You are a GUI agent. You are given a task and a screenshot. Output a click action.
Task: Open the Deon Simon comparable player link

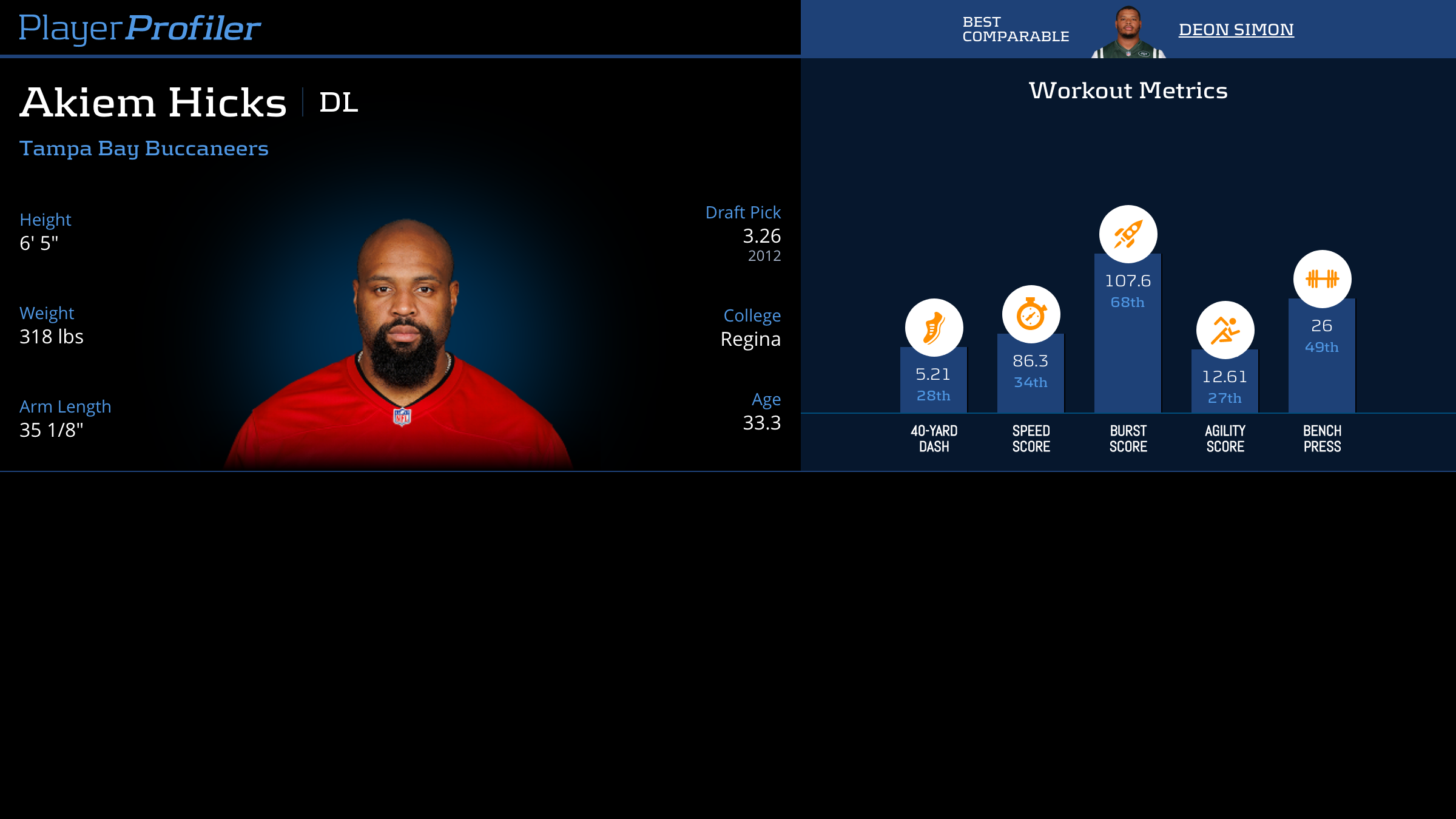click(x=1236, y=29)
